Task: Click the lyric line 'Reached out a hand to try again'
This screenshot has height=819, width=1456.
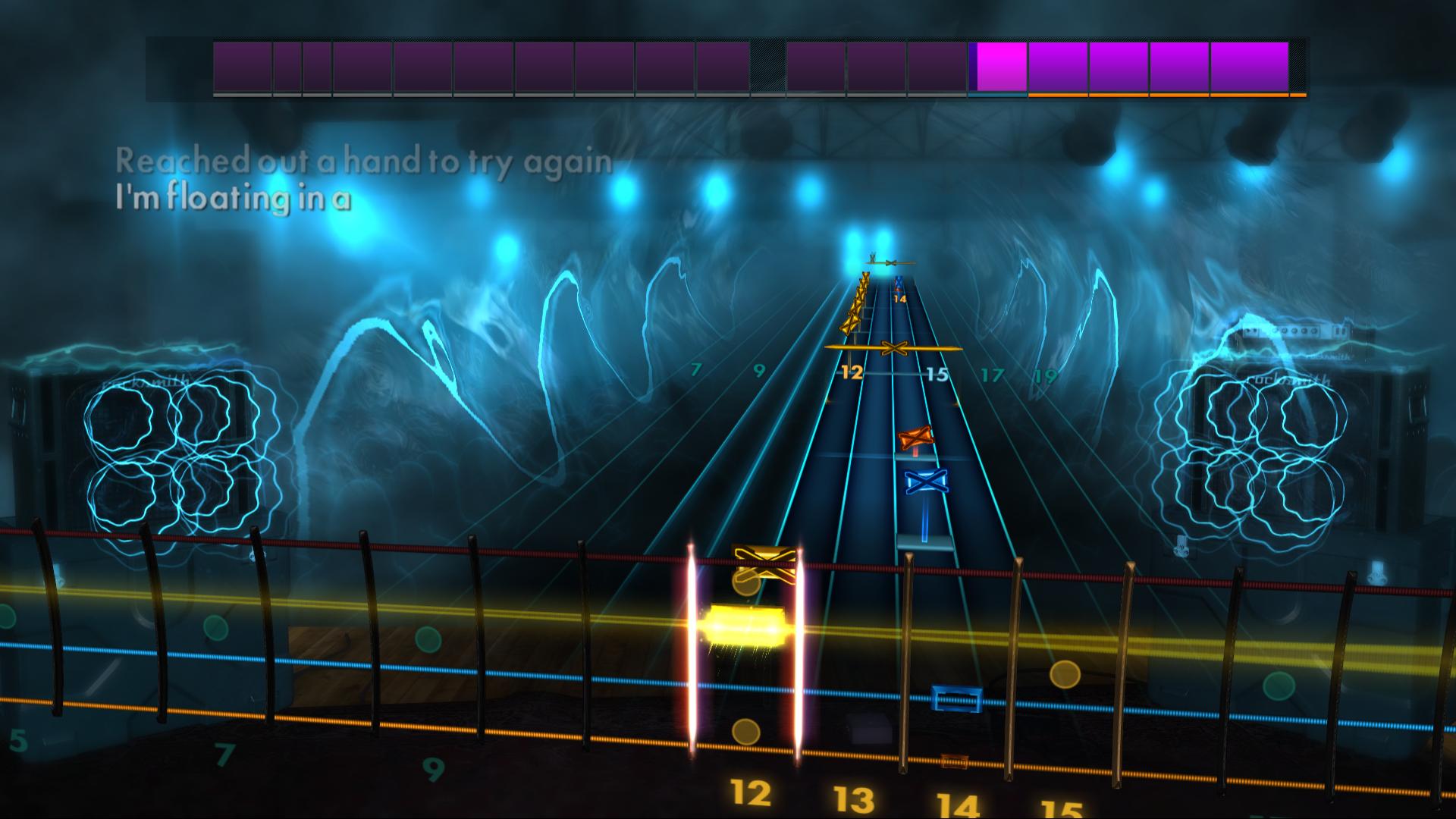Action: coord(364,159)
